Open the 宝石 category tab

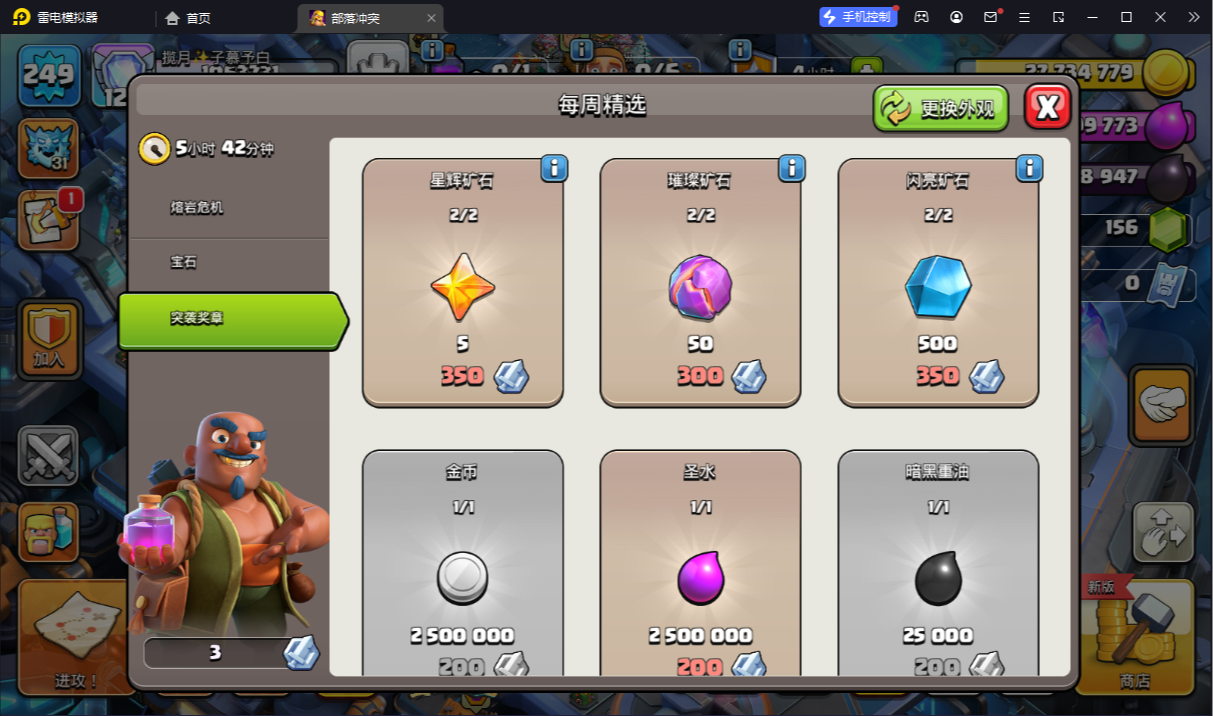[x=184, y=262]
